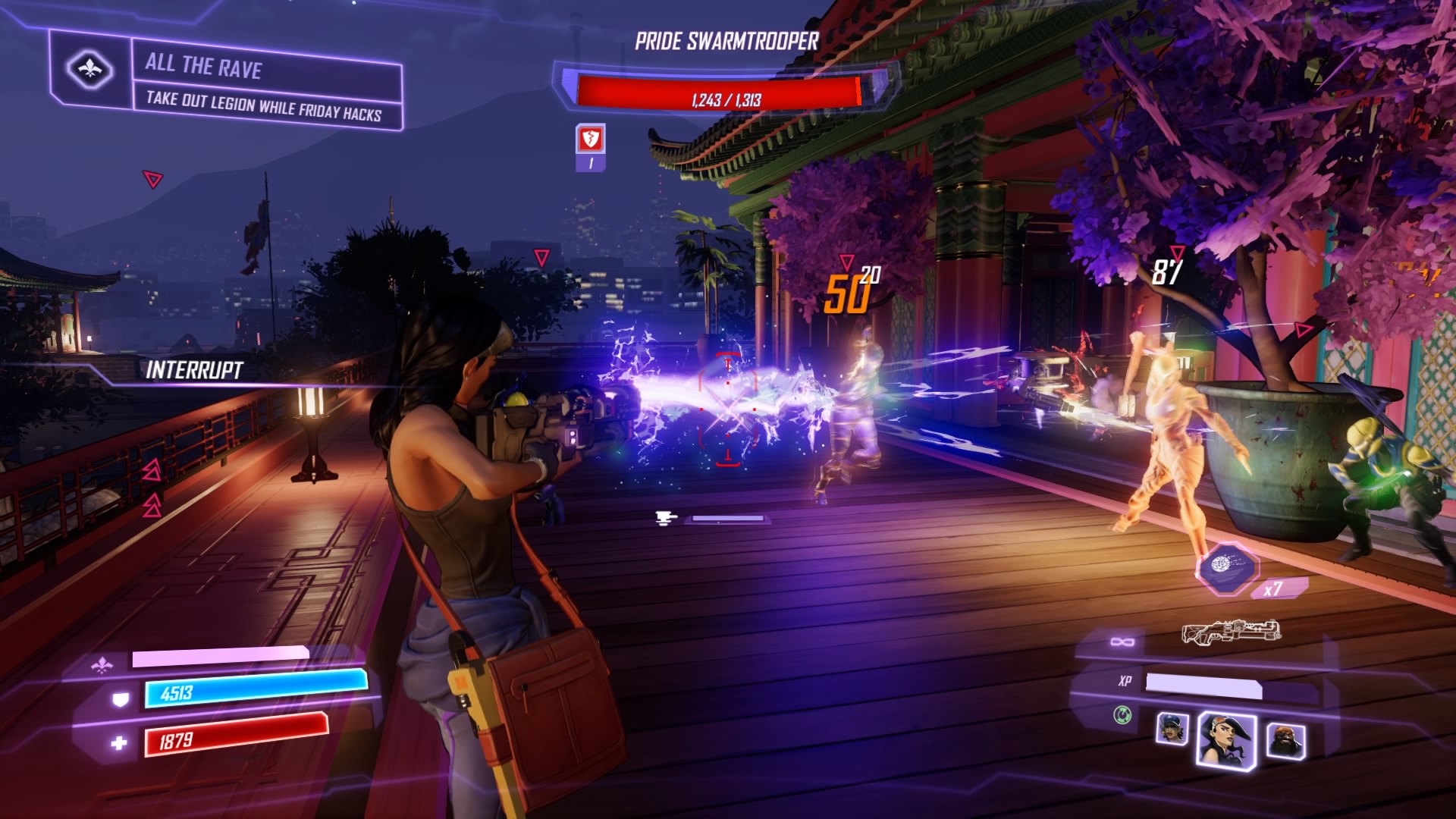Screen dimensions: 1456x819
Task: Select the broken shield status icon
Action: (x=590, y=140)
